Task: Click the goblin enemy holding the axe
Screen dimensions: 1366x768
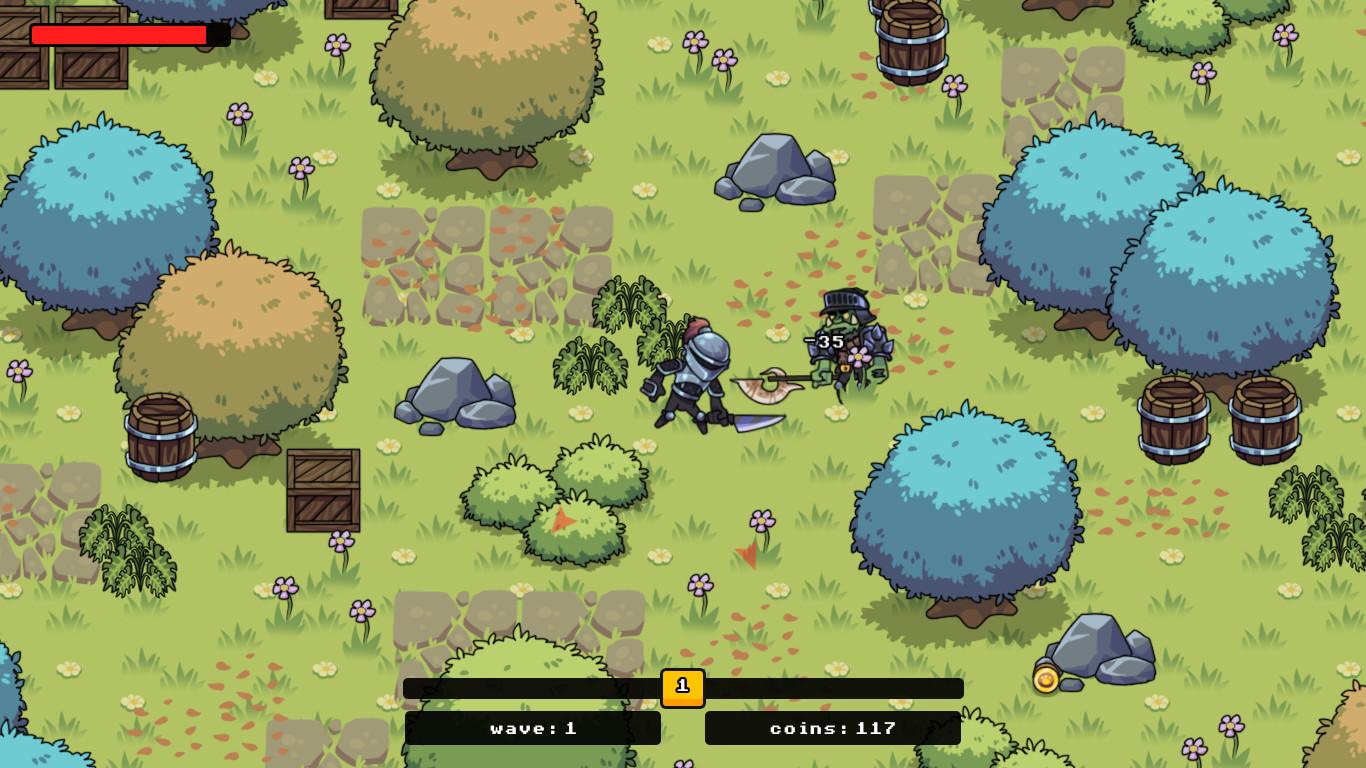Action: (845, 345)
